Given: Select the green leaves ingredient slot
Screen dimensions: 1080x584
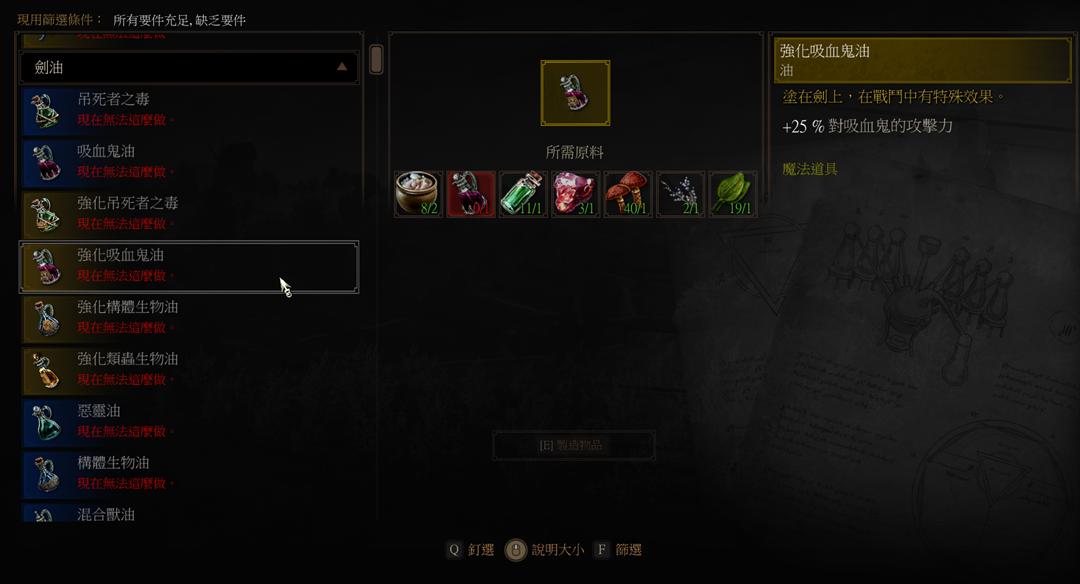Looking at the screenshot, I should point(733,194).
